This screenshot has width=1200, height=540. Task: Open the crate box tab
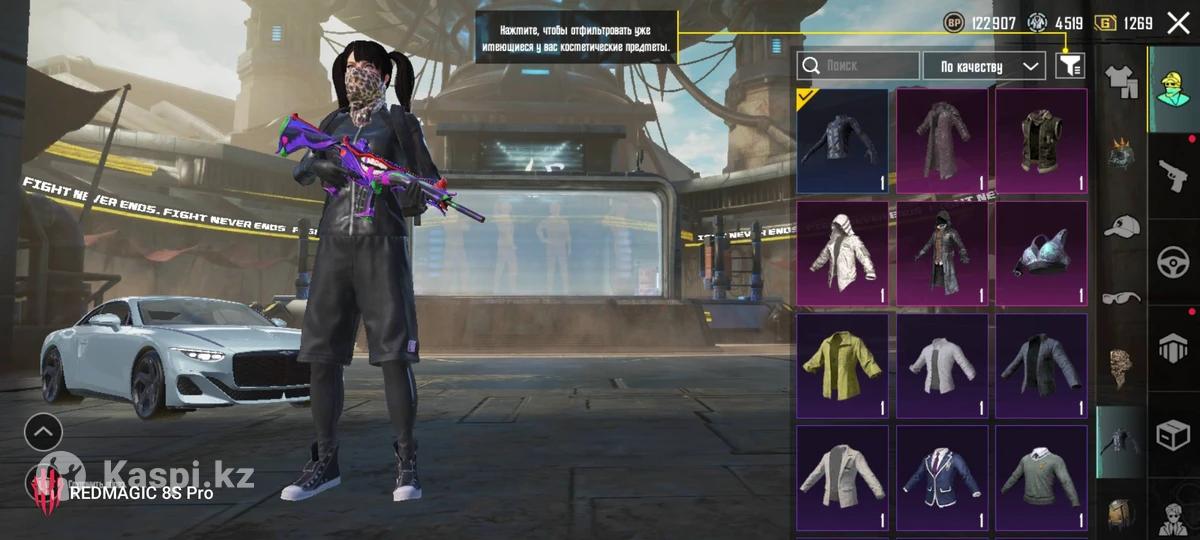click(1174, 436)
